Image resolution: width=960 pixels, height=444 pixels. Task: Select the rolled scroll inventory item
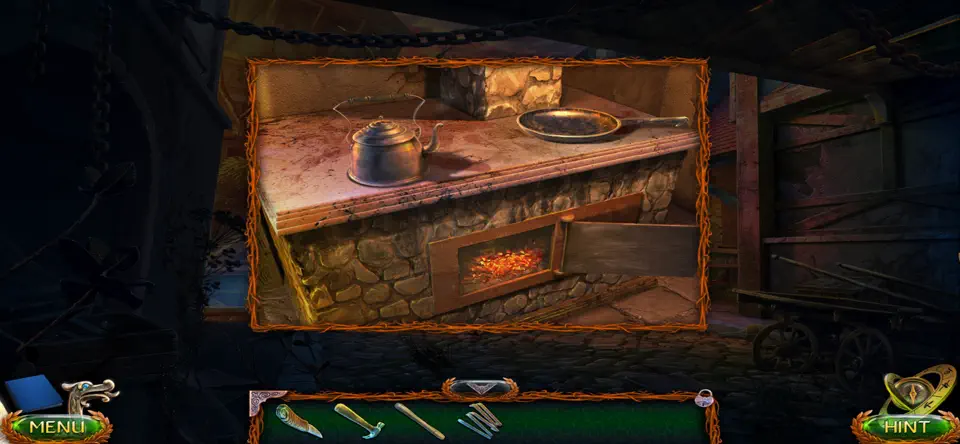(298, 420)
